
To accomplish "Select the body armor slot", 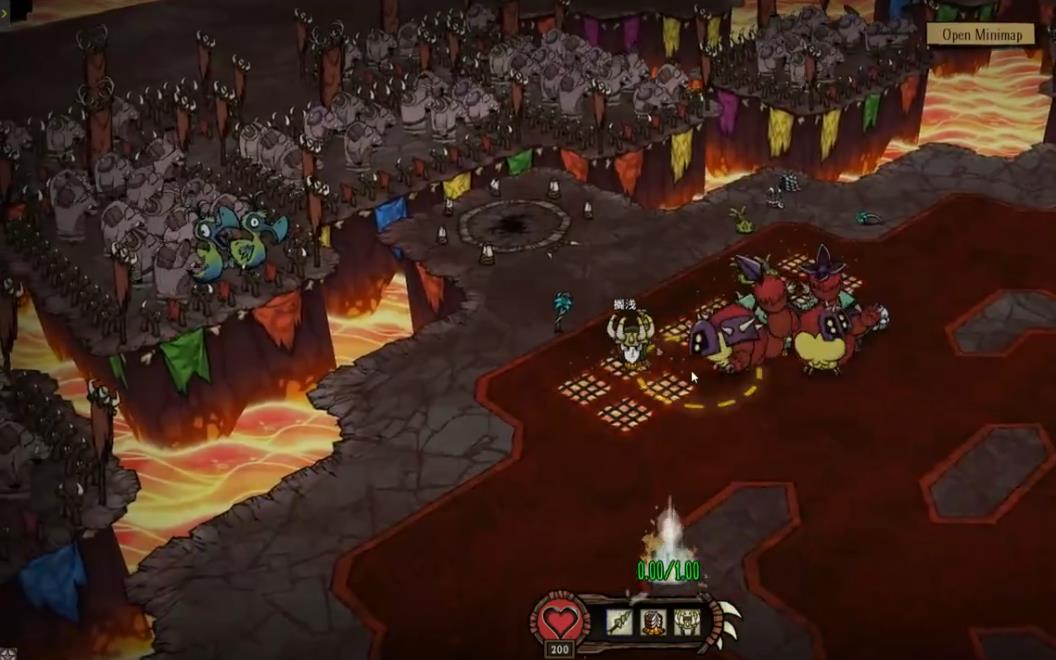I will tap(653, 623).
